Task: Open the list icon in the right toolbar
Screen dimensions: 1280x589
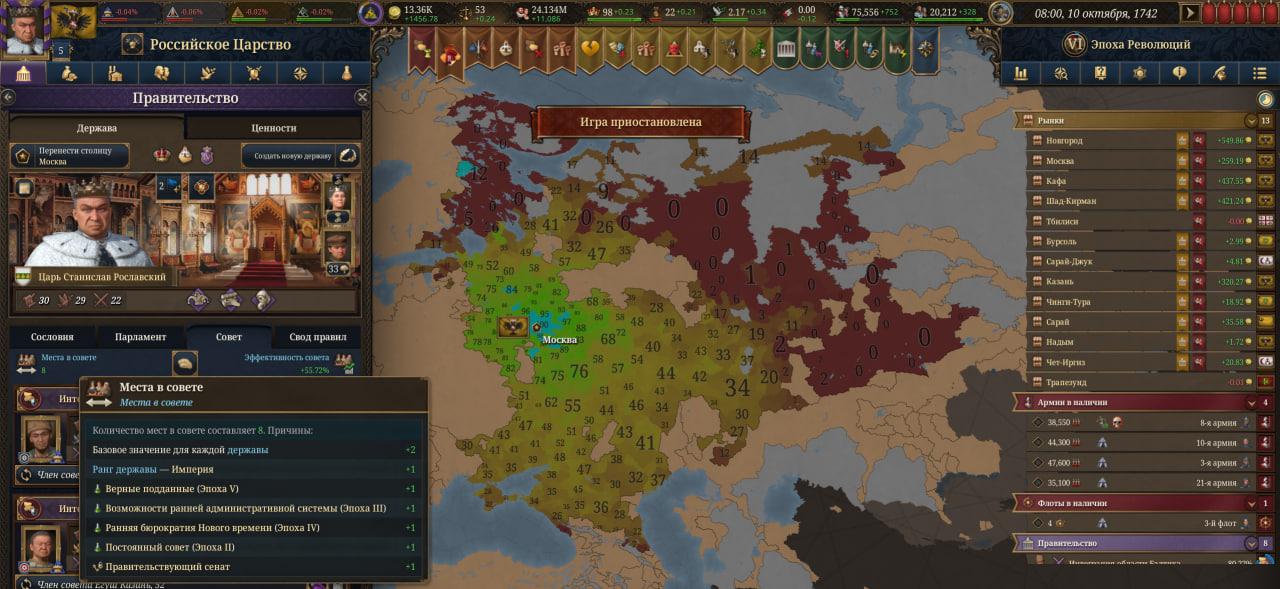Action: [x=1259, y=73]
